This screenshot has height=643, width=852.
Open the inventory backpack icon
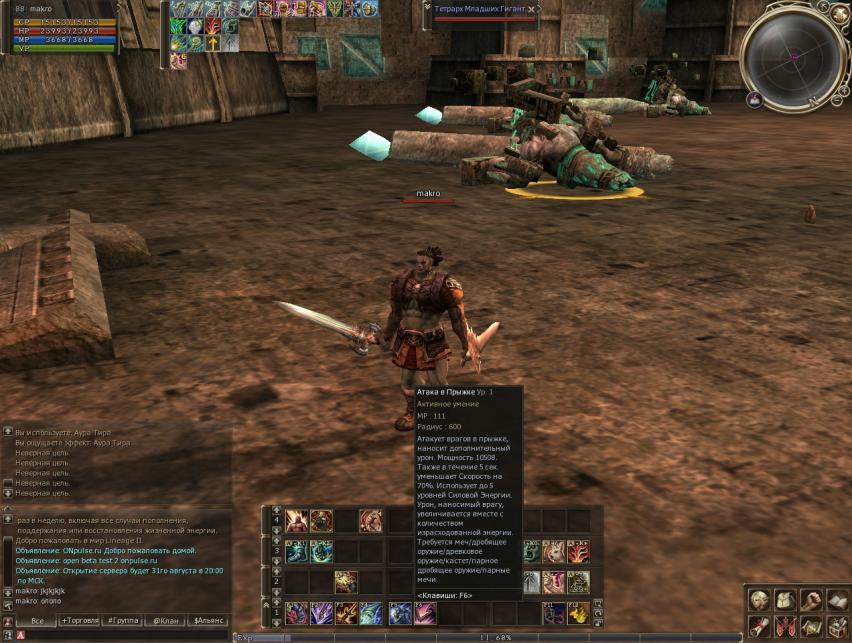tap(786, 600)
